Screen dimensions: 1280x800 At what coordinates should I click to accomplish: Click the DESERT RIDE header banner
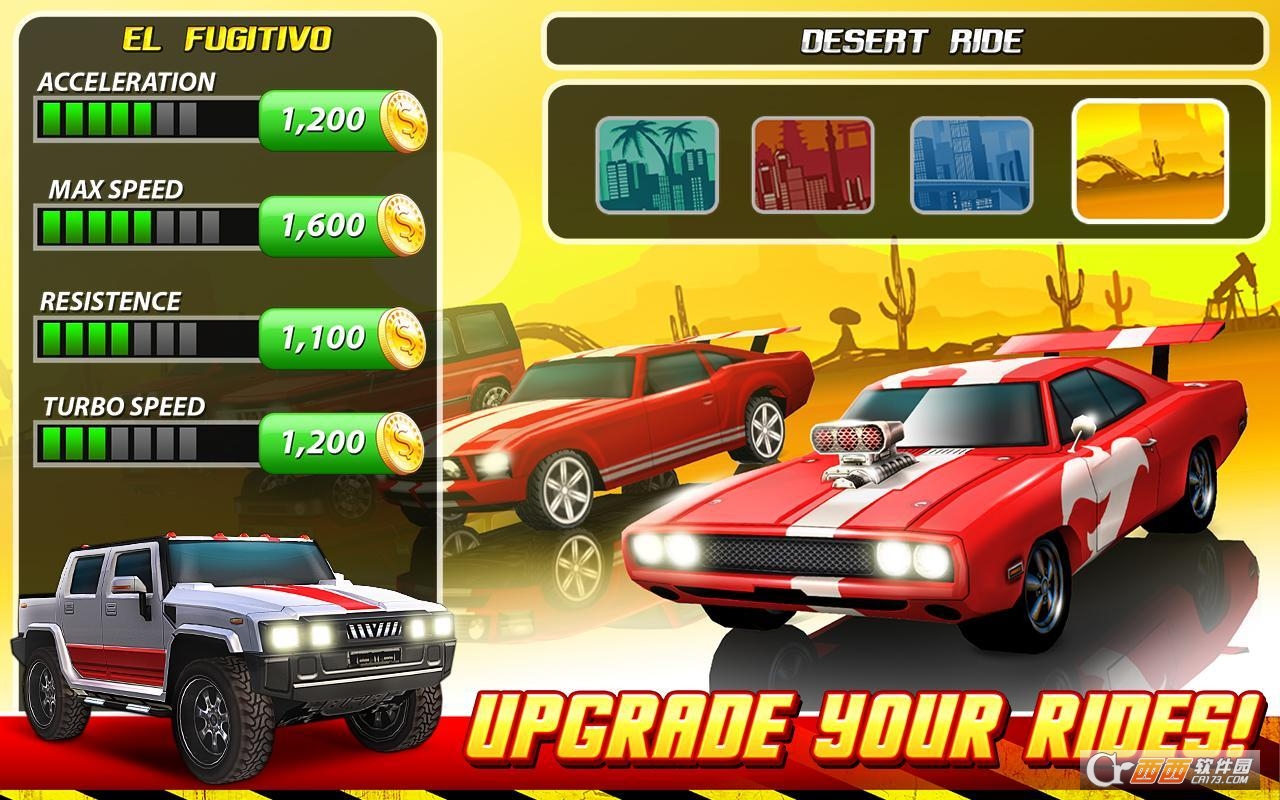912,38
